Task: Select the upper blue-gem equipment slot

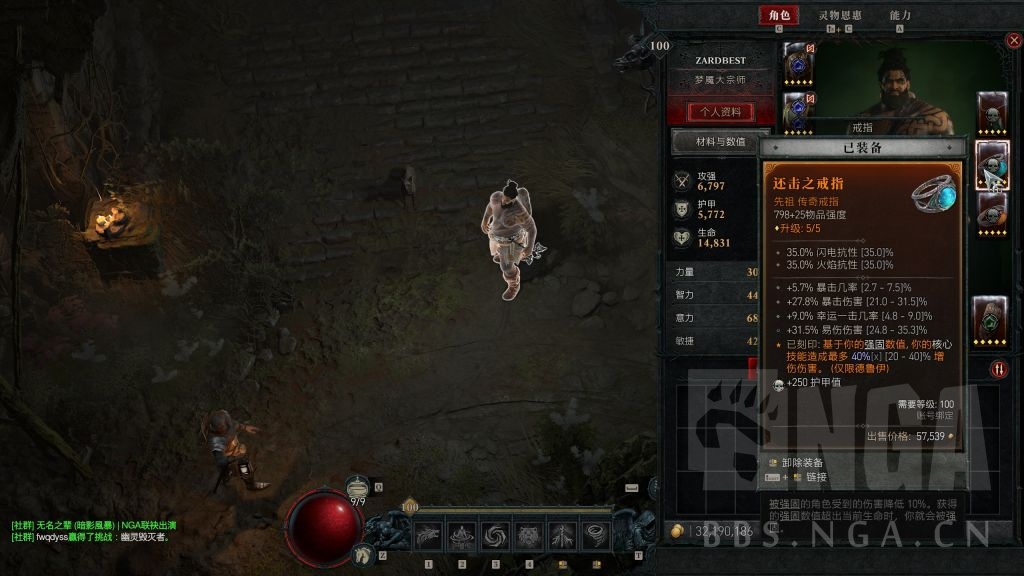Action: 797,62
